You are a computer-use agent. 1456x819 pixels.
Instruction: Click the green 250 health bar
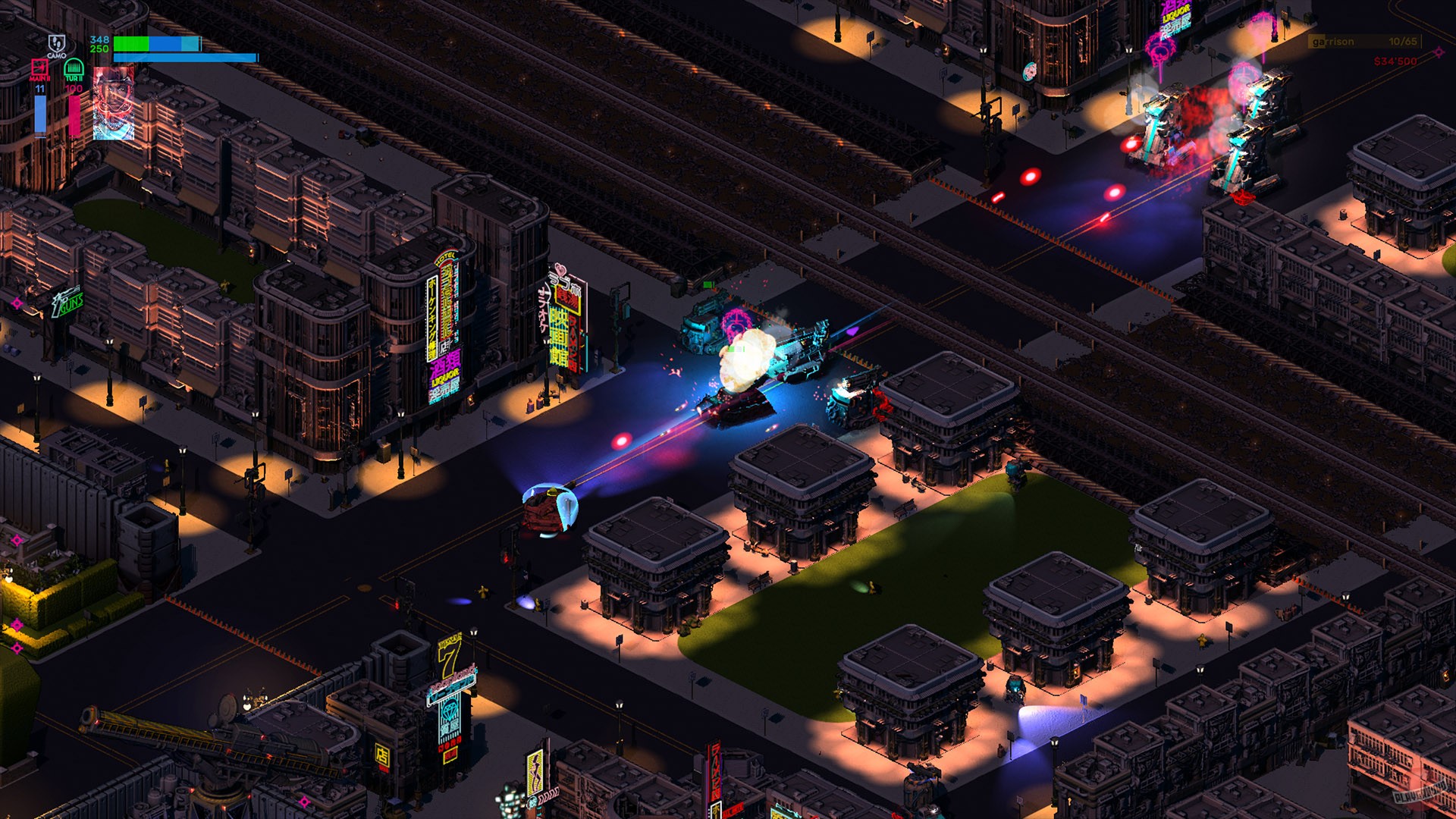[131, 44]
